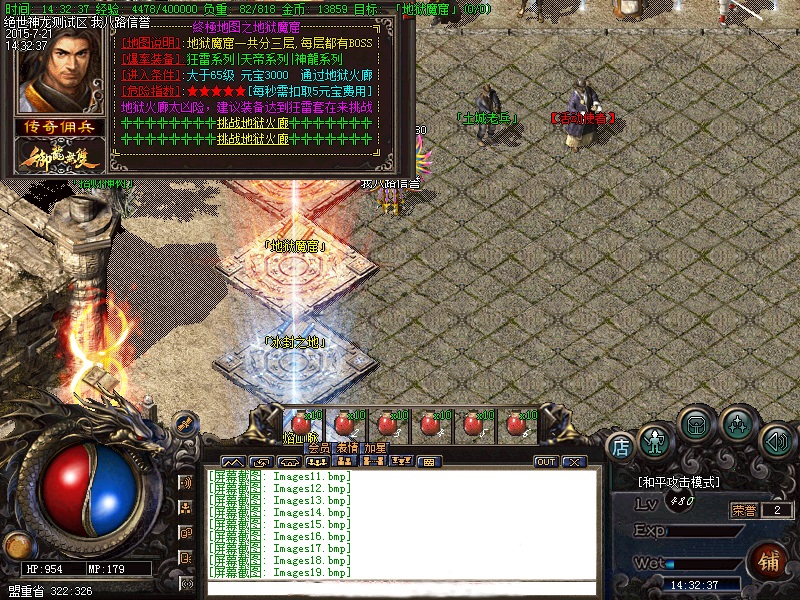Click the 荣誉 honor label
This screenshot has height=600, width=800.
744,510
